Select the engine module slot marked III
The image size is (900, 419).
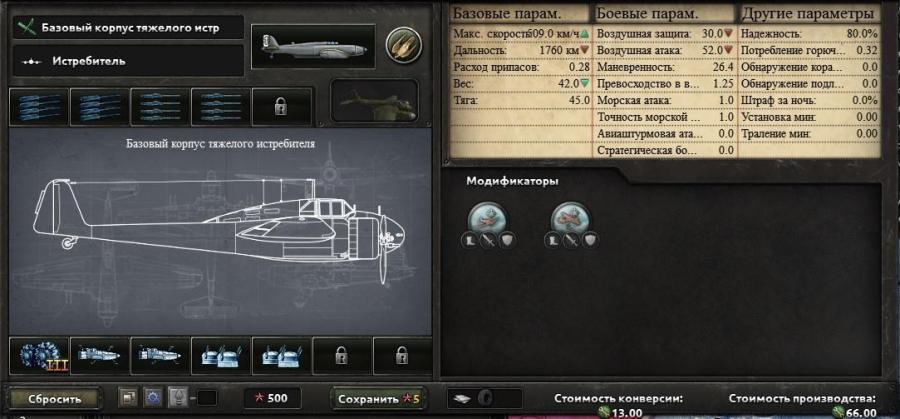pyautogui.click(x=40, y=356)
